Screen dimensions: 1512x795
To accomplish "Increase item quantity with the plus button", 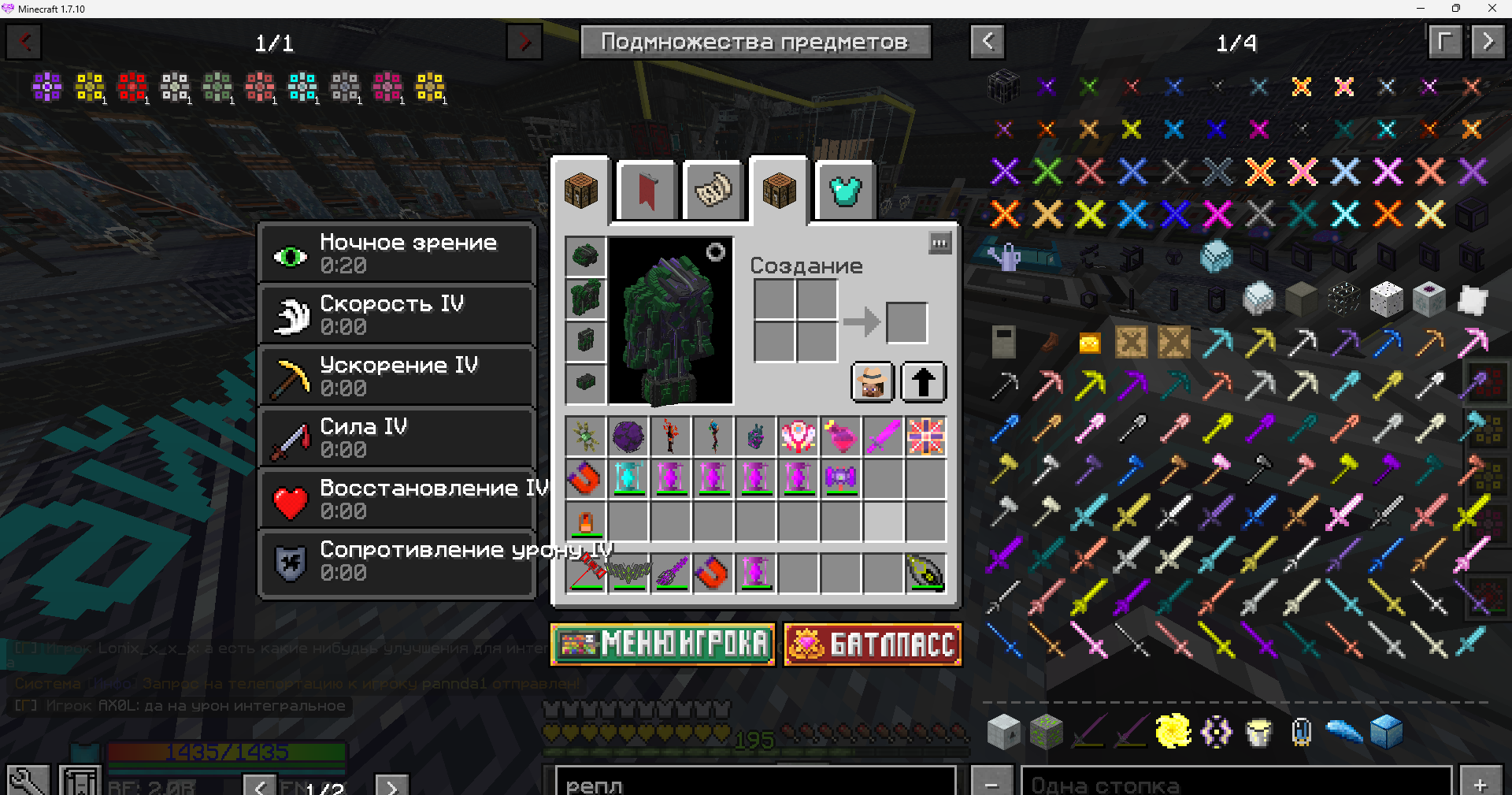I will coord(1480,783).
